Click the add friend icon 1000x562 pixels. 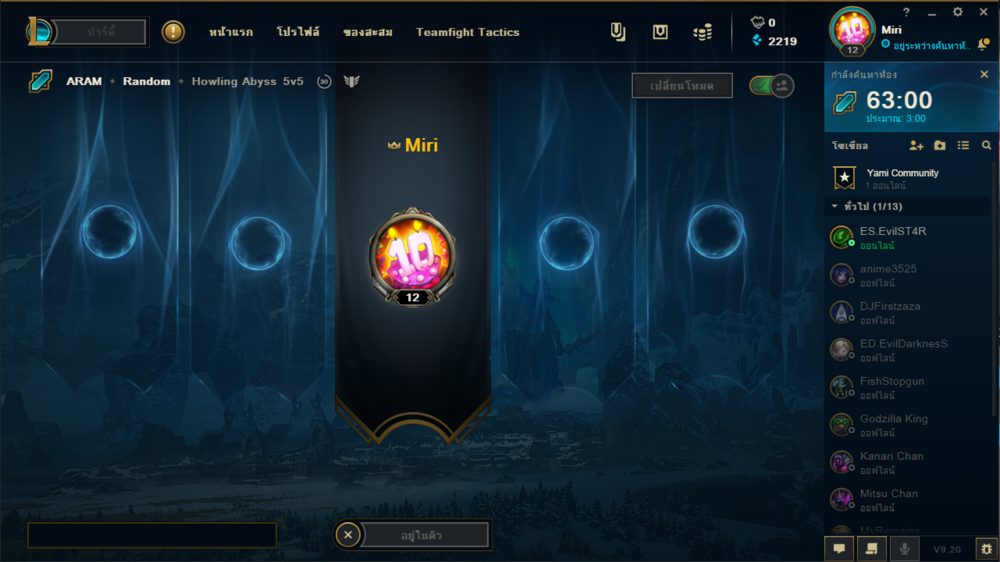916,146
